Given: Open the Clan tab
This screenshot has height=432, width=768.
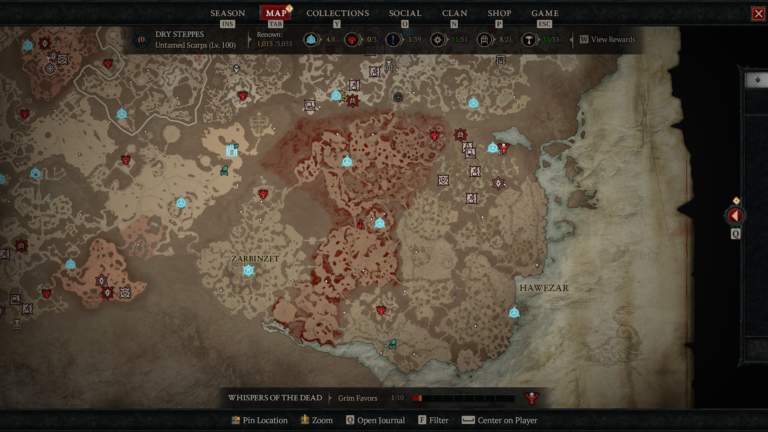Looking at the screenshot, I should pyautogui.click(x=454, y=13).
